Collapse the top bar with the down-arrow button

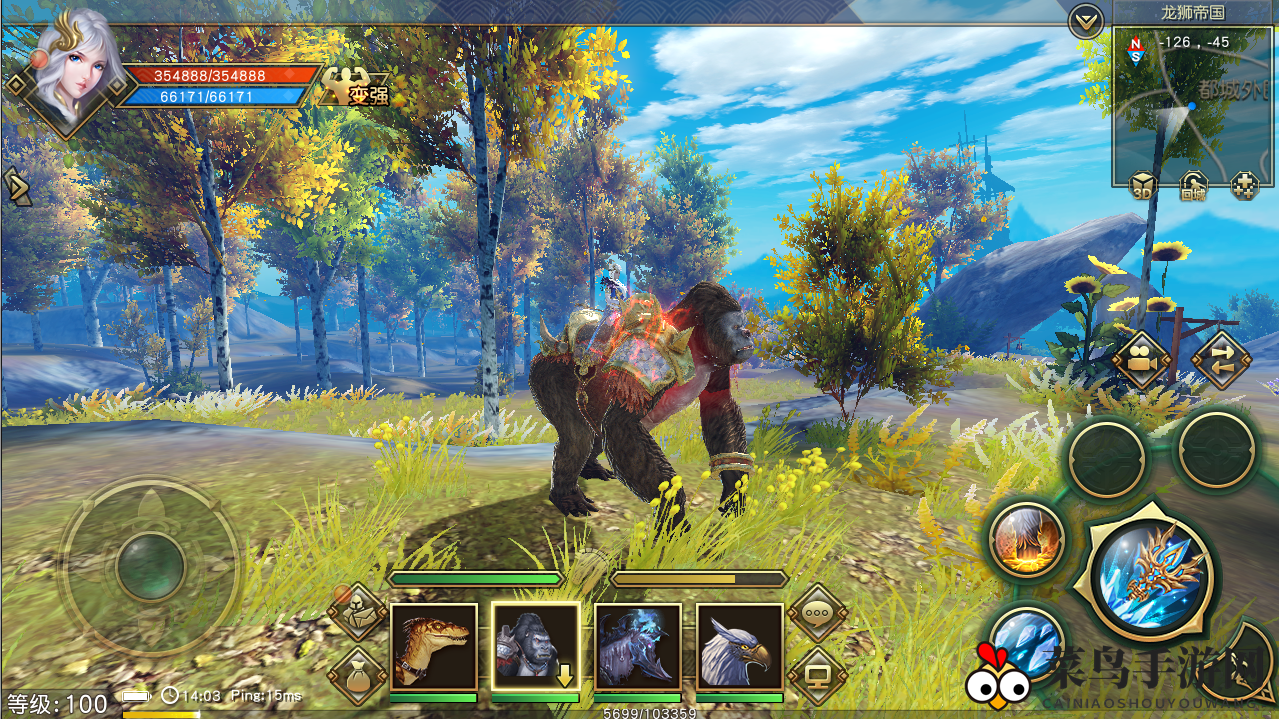[x=1085, y=20]
